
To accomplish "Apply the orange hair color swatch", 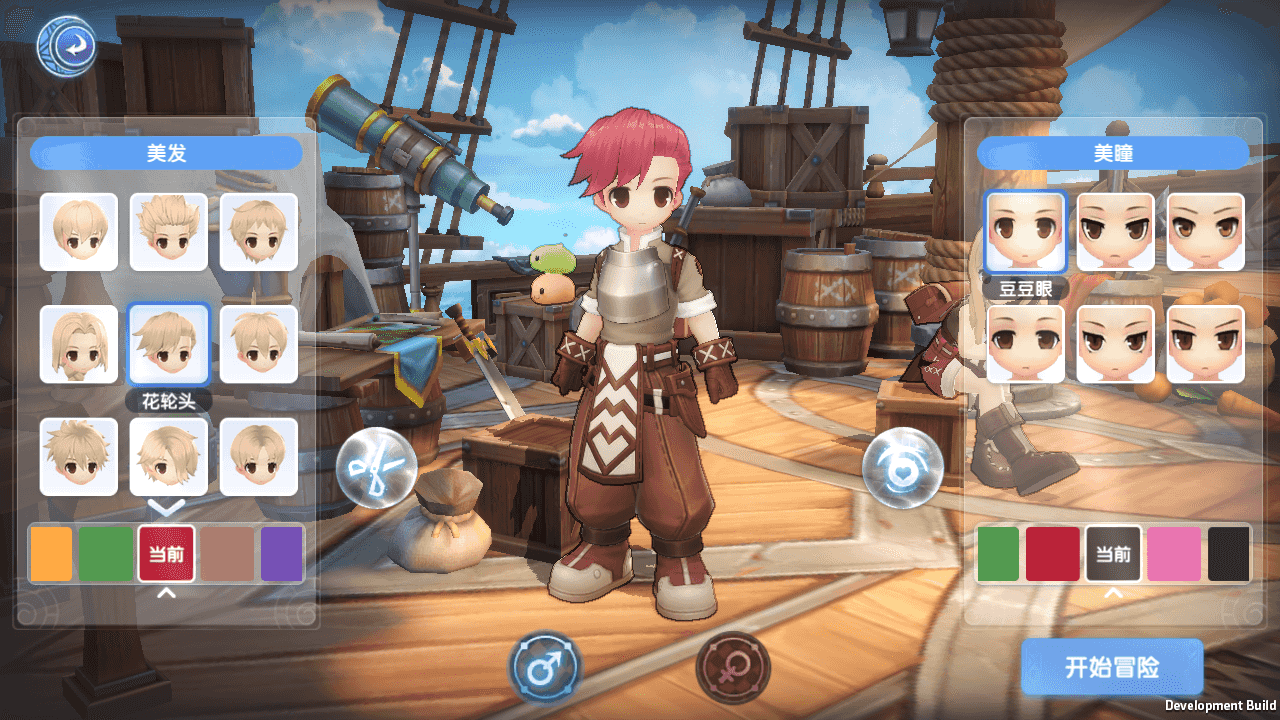I will 51,554.
